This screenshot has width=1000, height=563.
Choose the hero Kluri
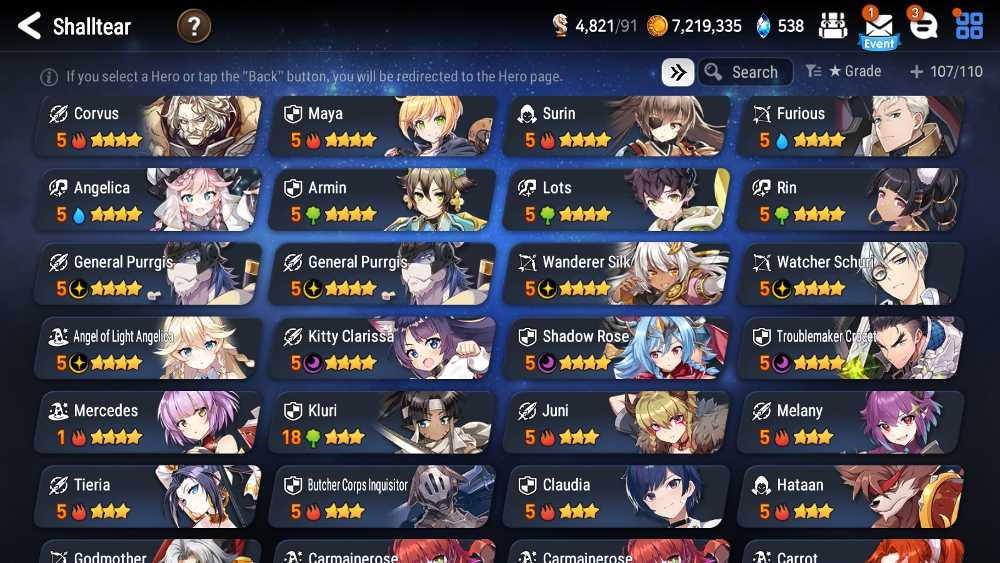click(x=384, y=422)
